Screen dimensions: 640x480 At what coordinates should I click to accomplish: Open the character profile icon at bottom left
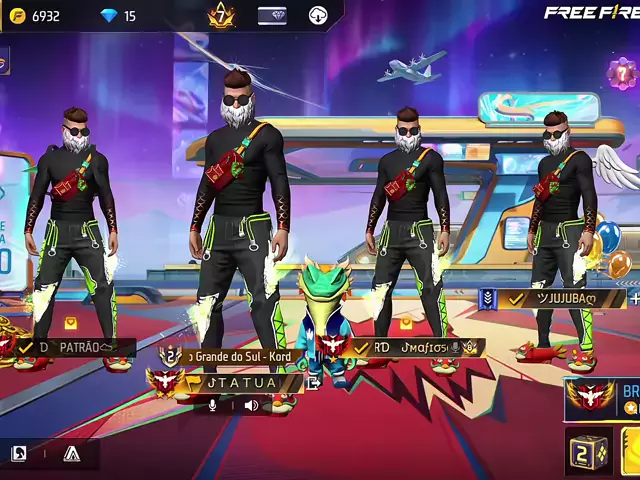pos(18,454)
